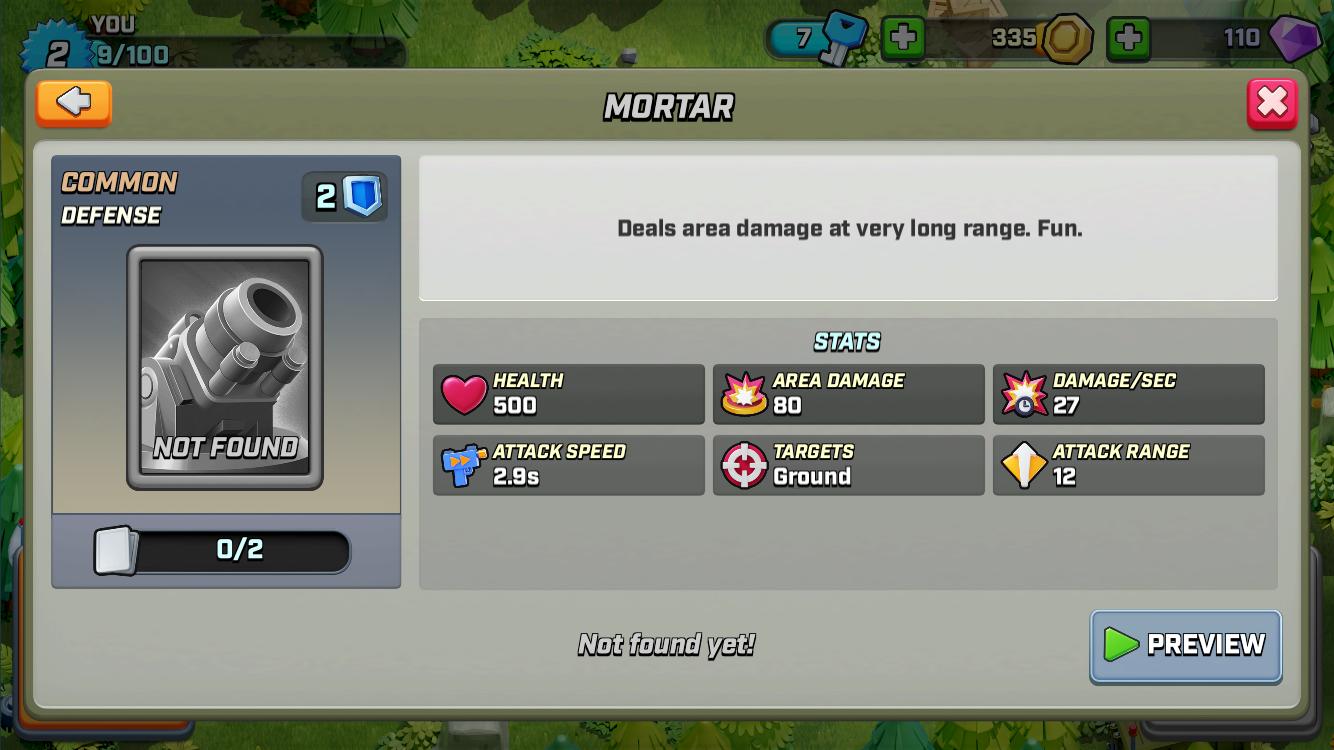Dismiss the Mortar screen with the red X
Viewport: 1334px width, 750px height.
click(1272, 101)
